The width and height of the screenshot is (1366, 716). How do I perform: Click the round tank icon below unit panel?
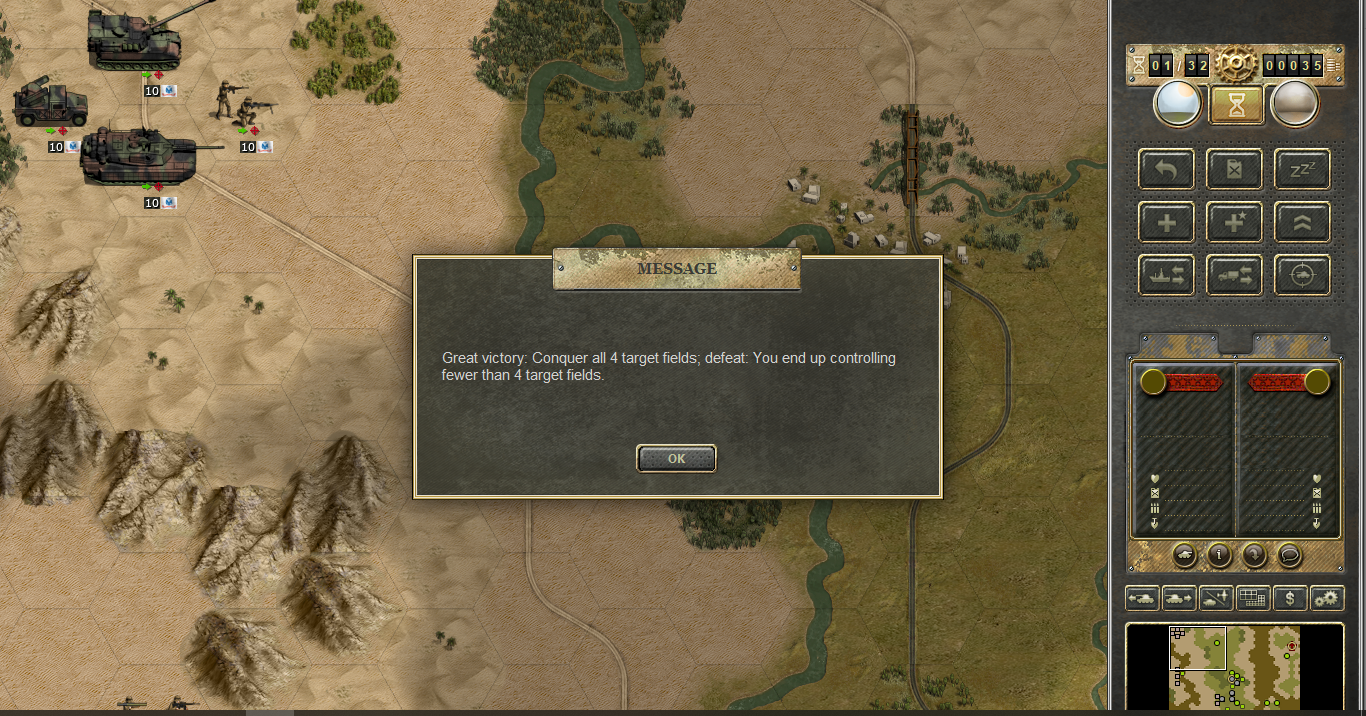1183,554
